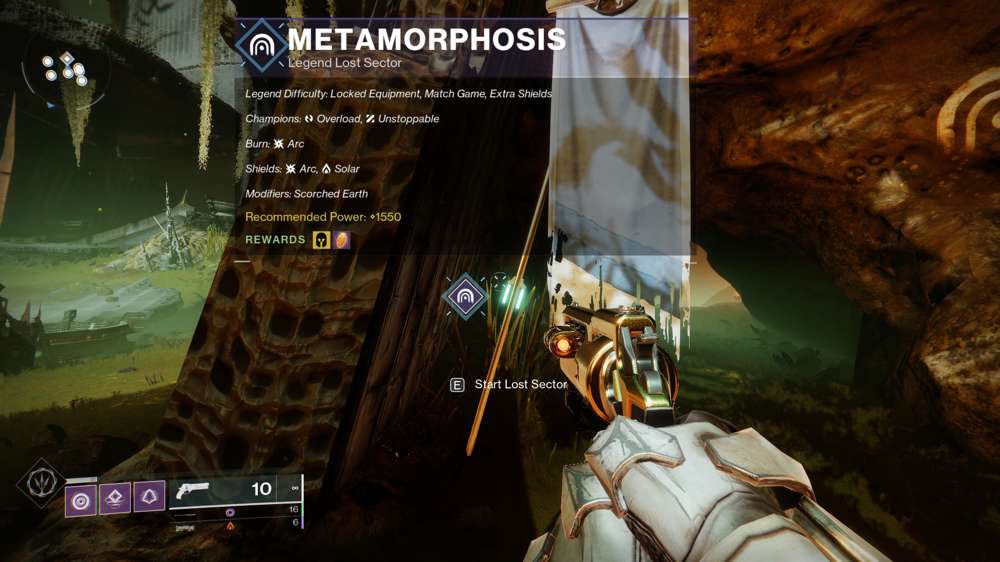Screen dimensions: 1000x562
Task: Activate the Super ability diamond icon
Action: (42, 484)
